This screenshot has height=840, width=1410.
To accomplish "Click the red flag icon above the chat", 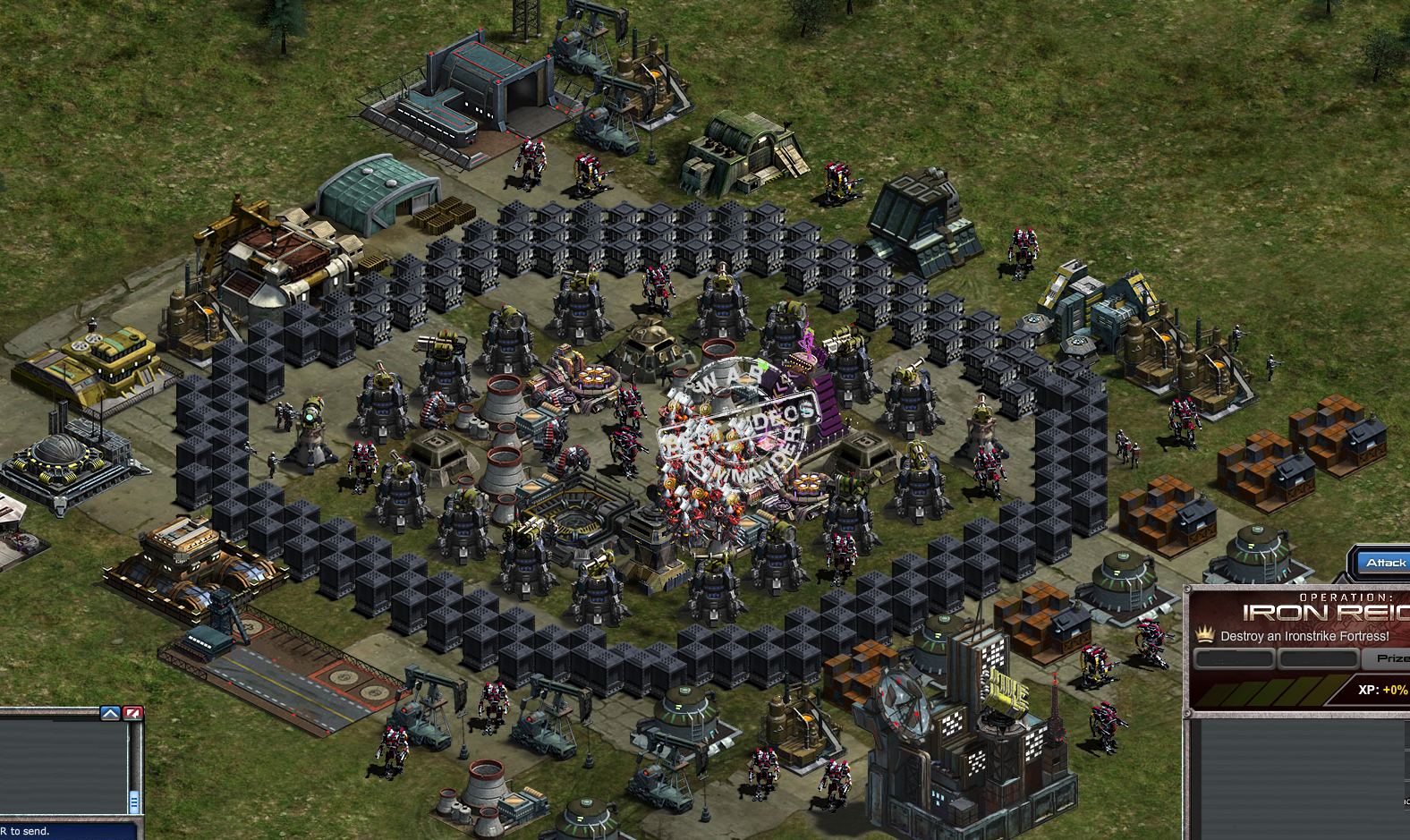I will click(132, 712).
